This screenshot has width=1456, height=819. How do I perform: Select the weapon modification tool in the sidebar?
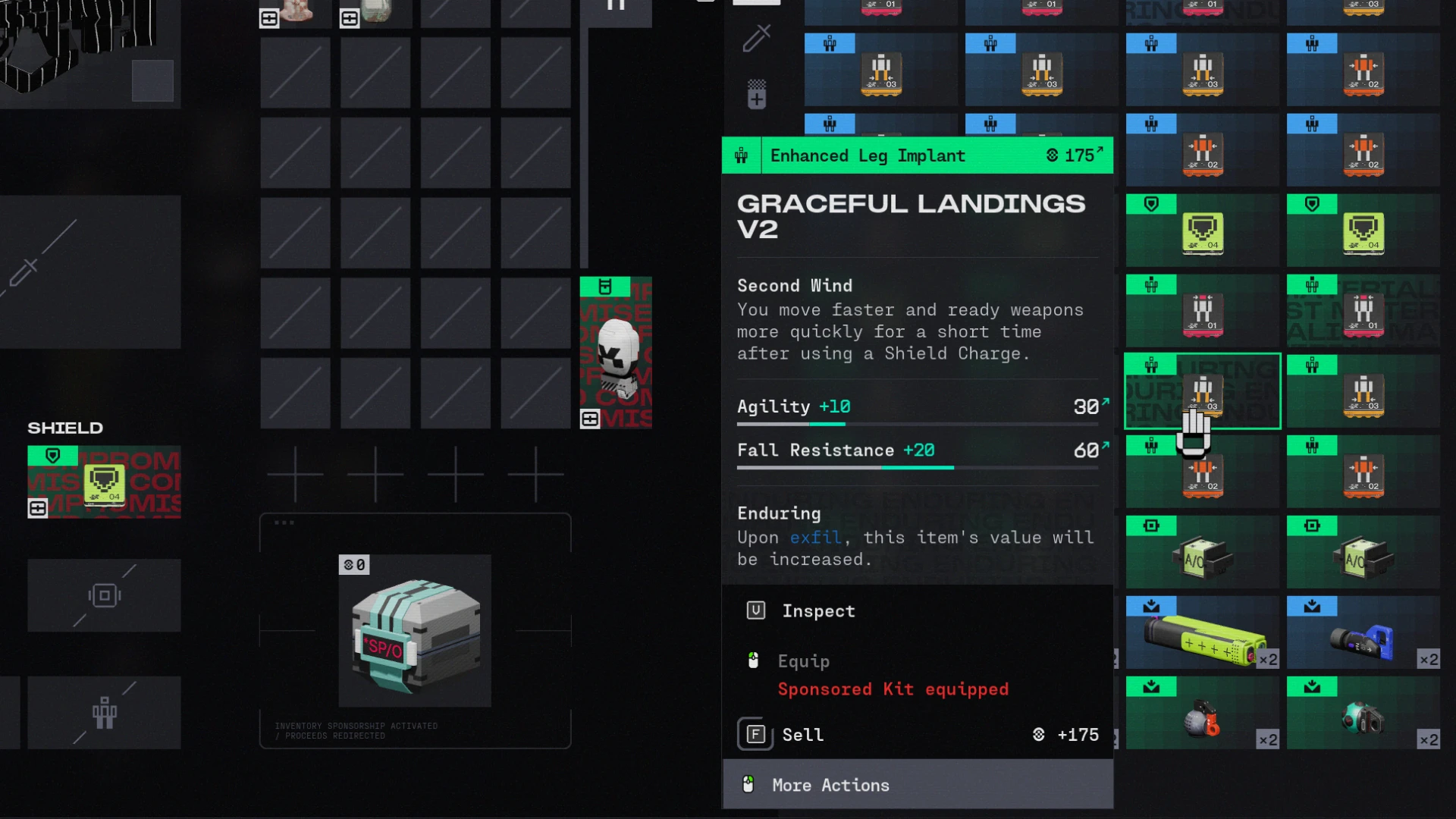755,38
